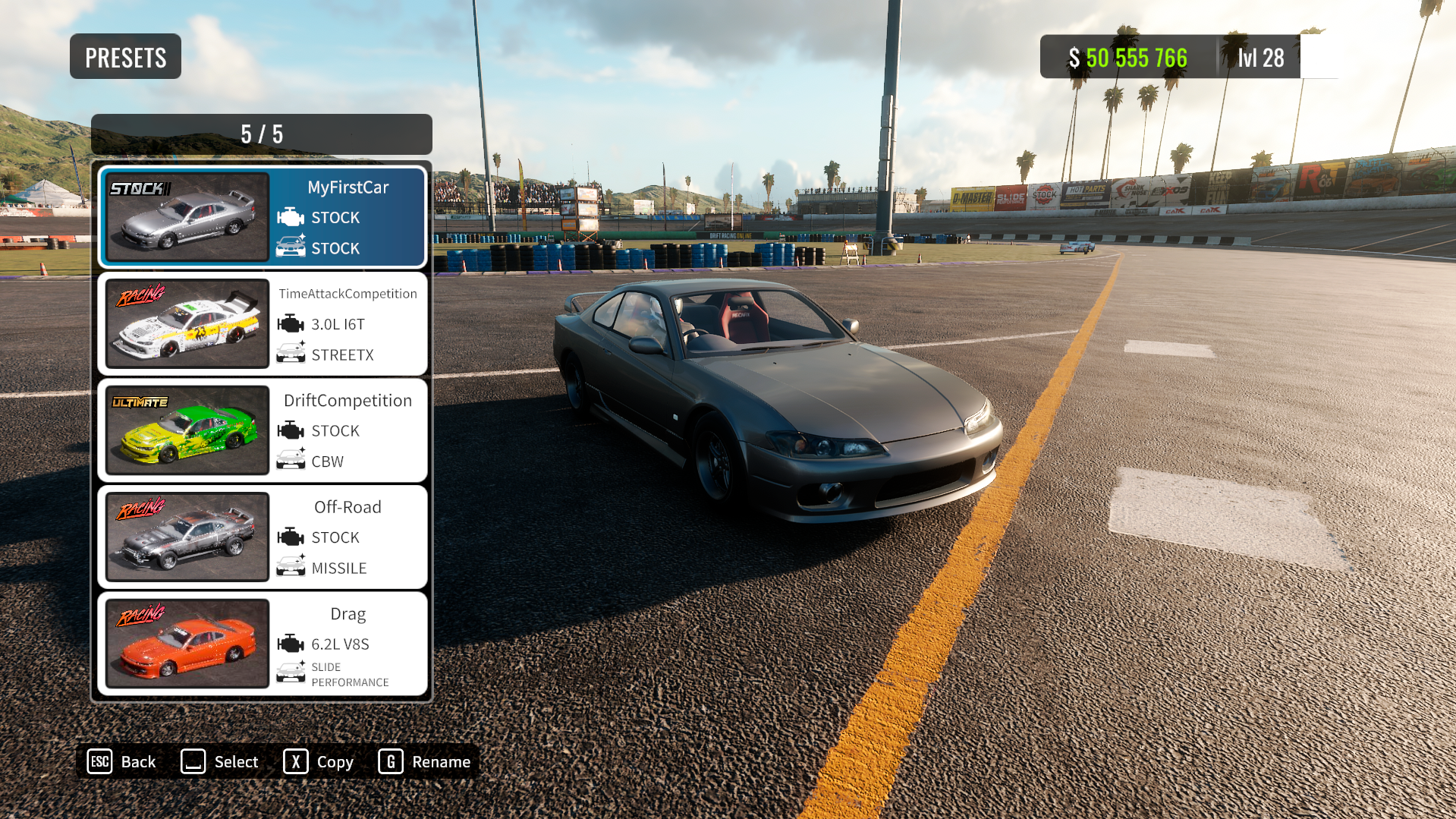Choose the Drag preset entry
The image size is (1456, 819).
click(x=263, y=644)
